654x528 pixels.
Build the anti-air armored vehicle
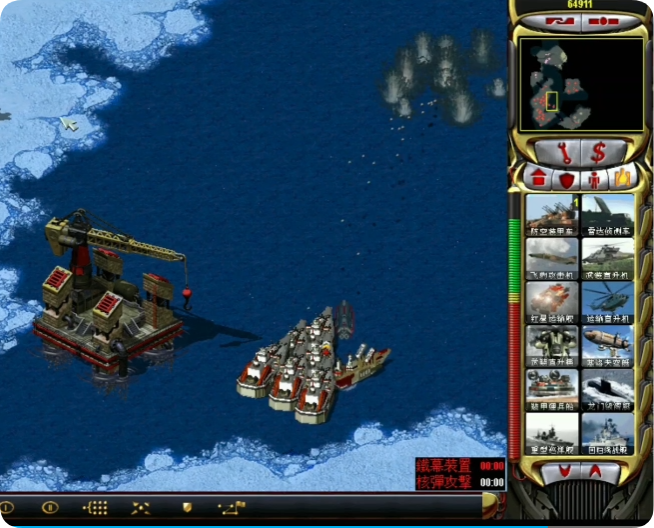[x=551, y=215]
